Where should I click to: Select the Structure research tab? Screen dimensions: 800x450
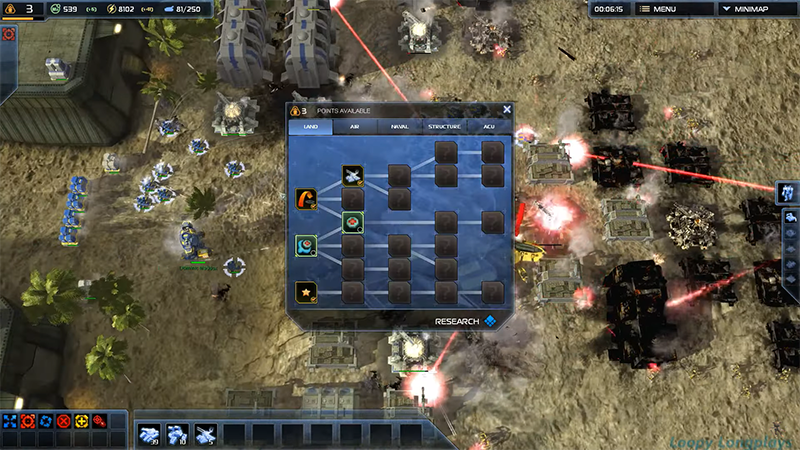point(444,127)
